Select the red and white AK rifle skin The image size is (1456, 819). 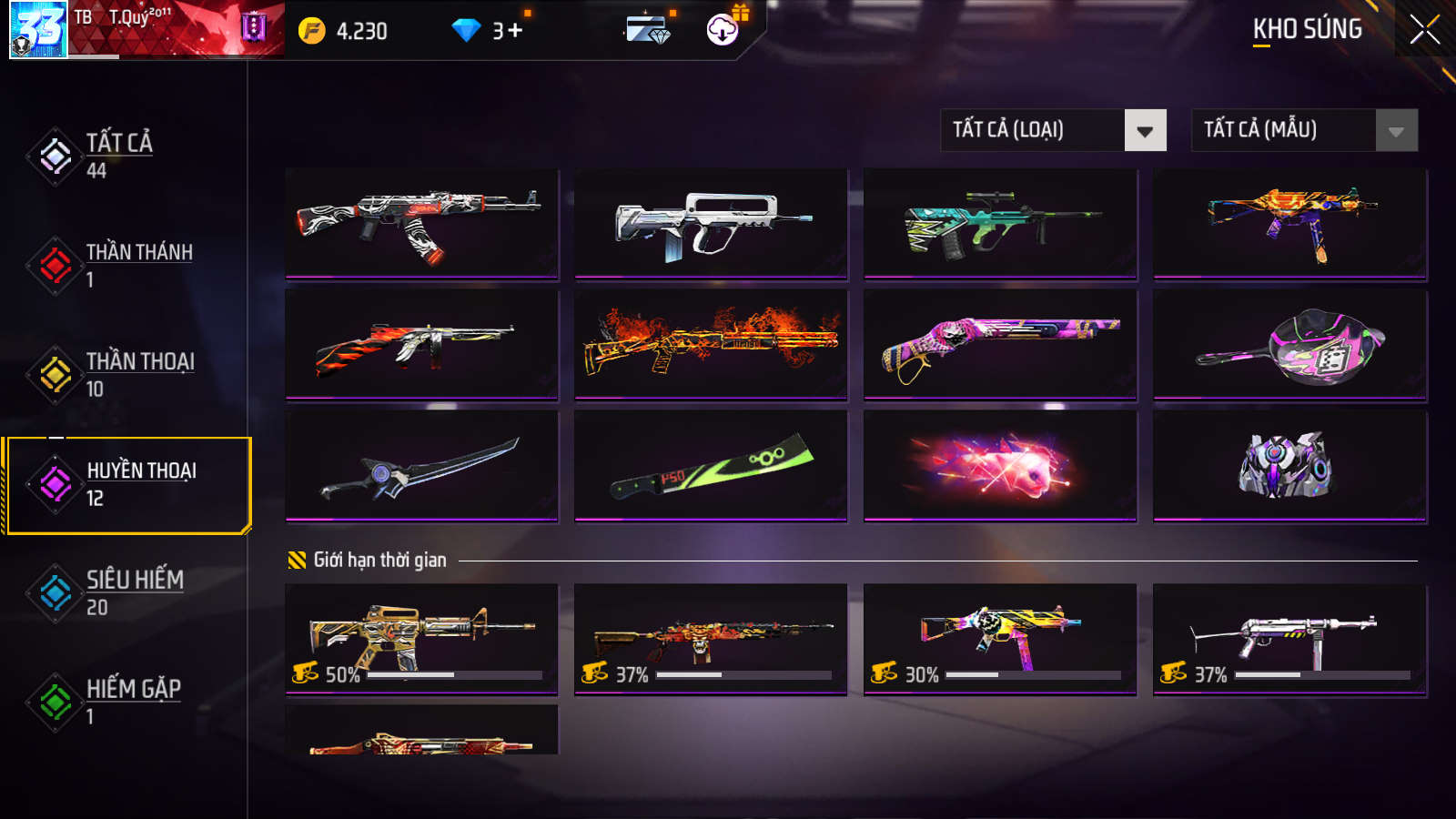point(421,223)
